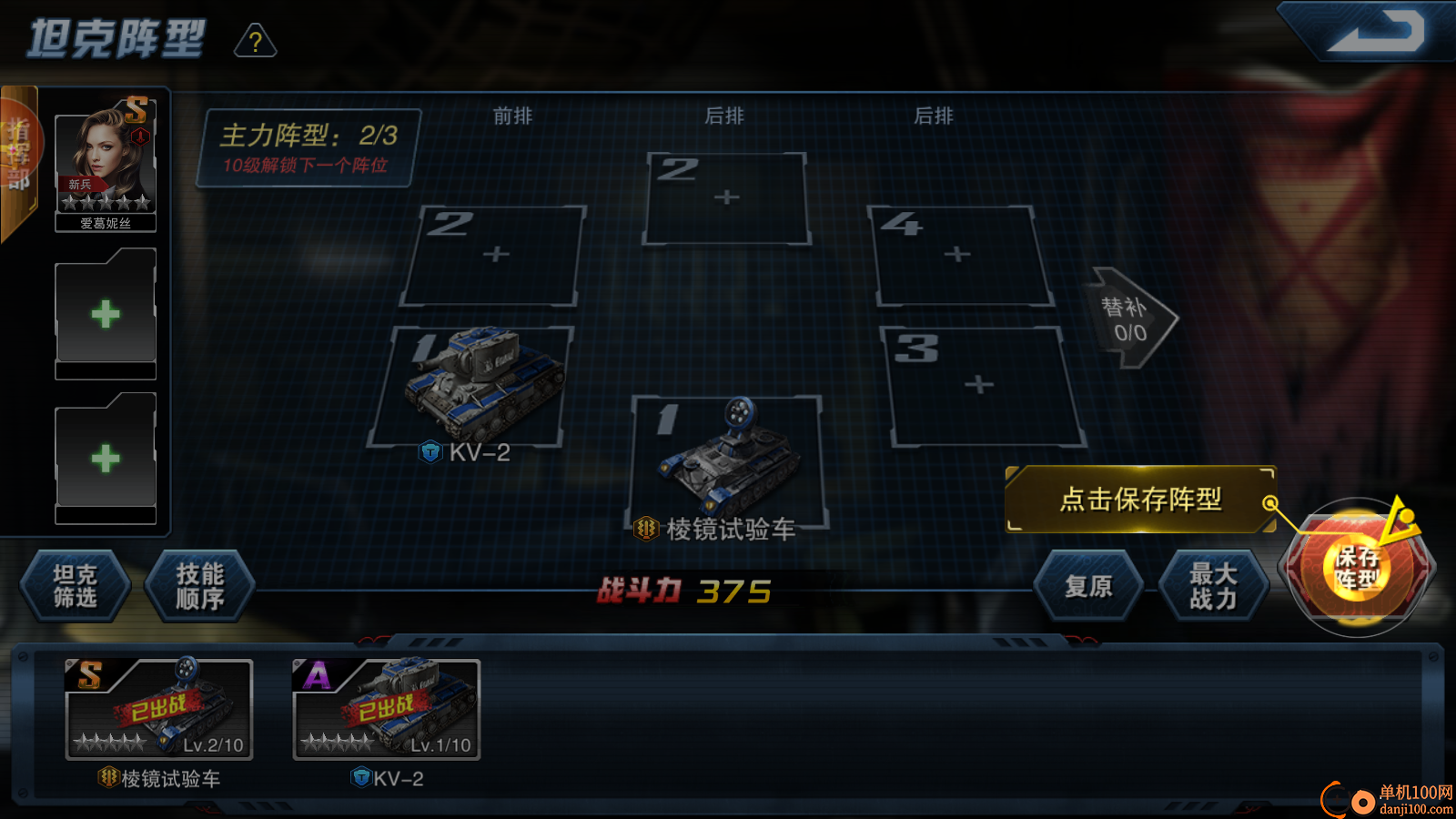
Task: Click the commander's star rating row
Action: click(106, 202)
